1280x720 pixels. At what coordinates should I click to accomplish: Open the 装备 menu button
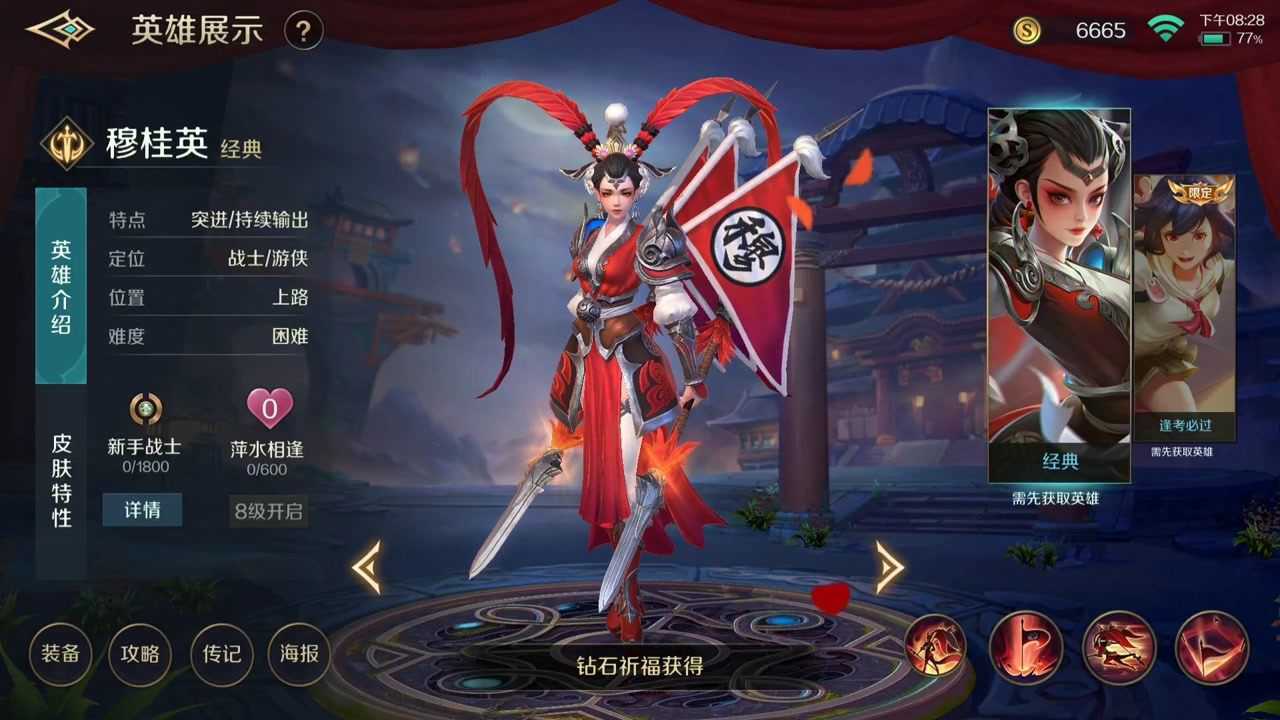point(60,654)
